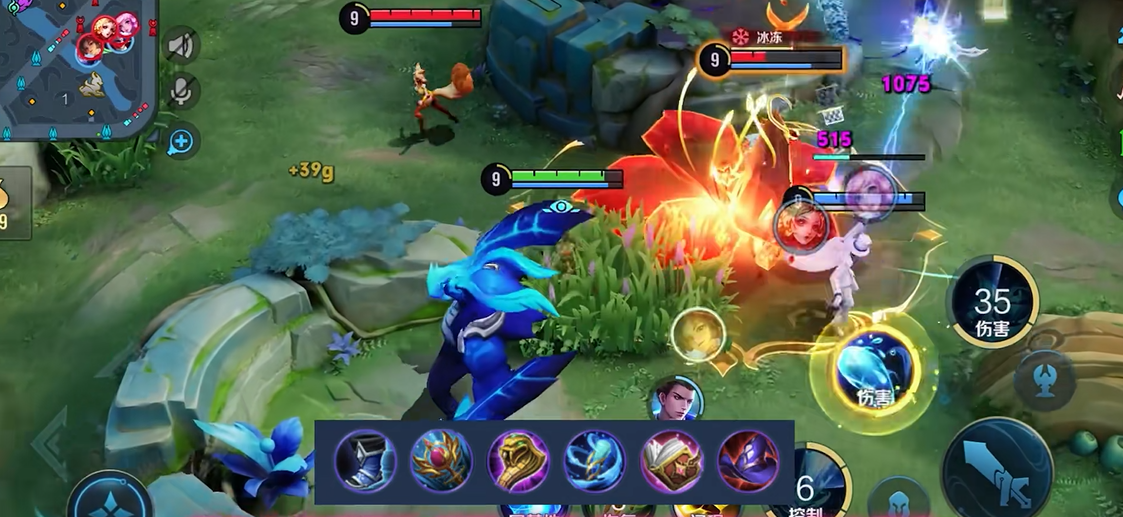1123x517 pixels.
Task: Tap the tower target attack button
Action: (1044, 381)
